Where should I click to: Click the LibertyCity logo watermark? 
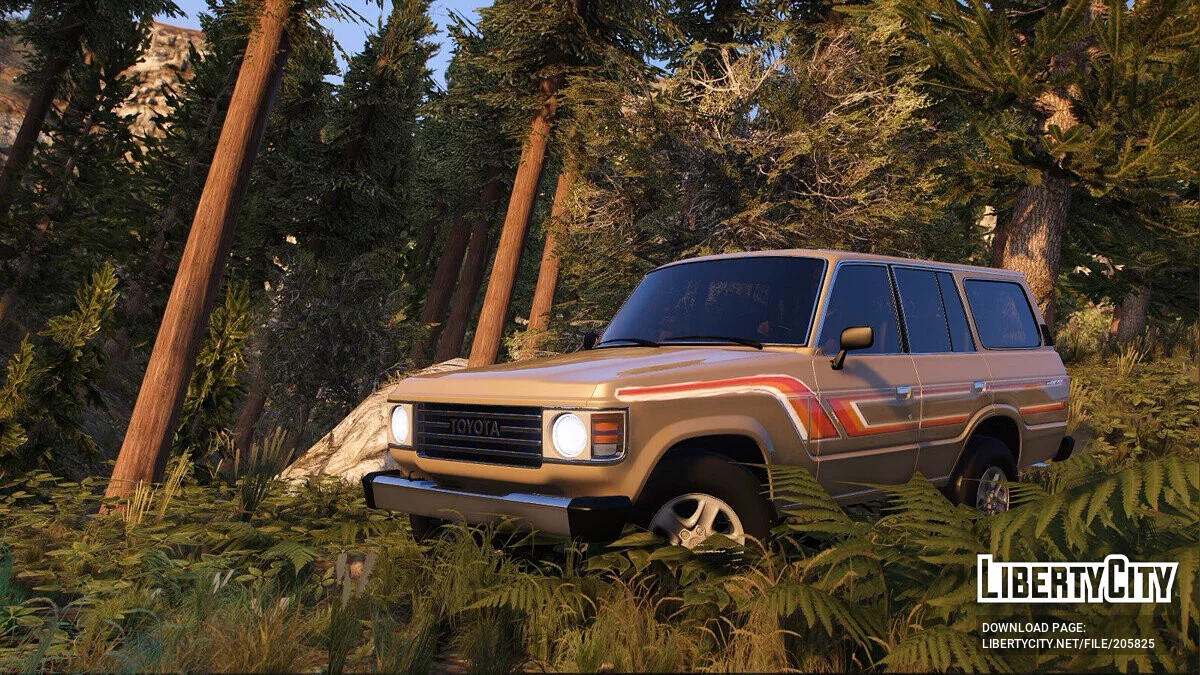[x=1076, y=580]
